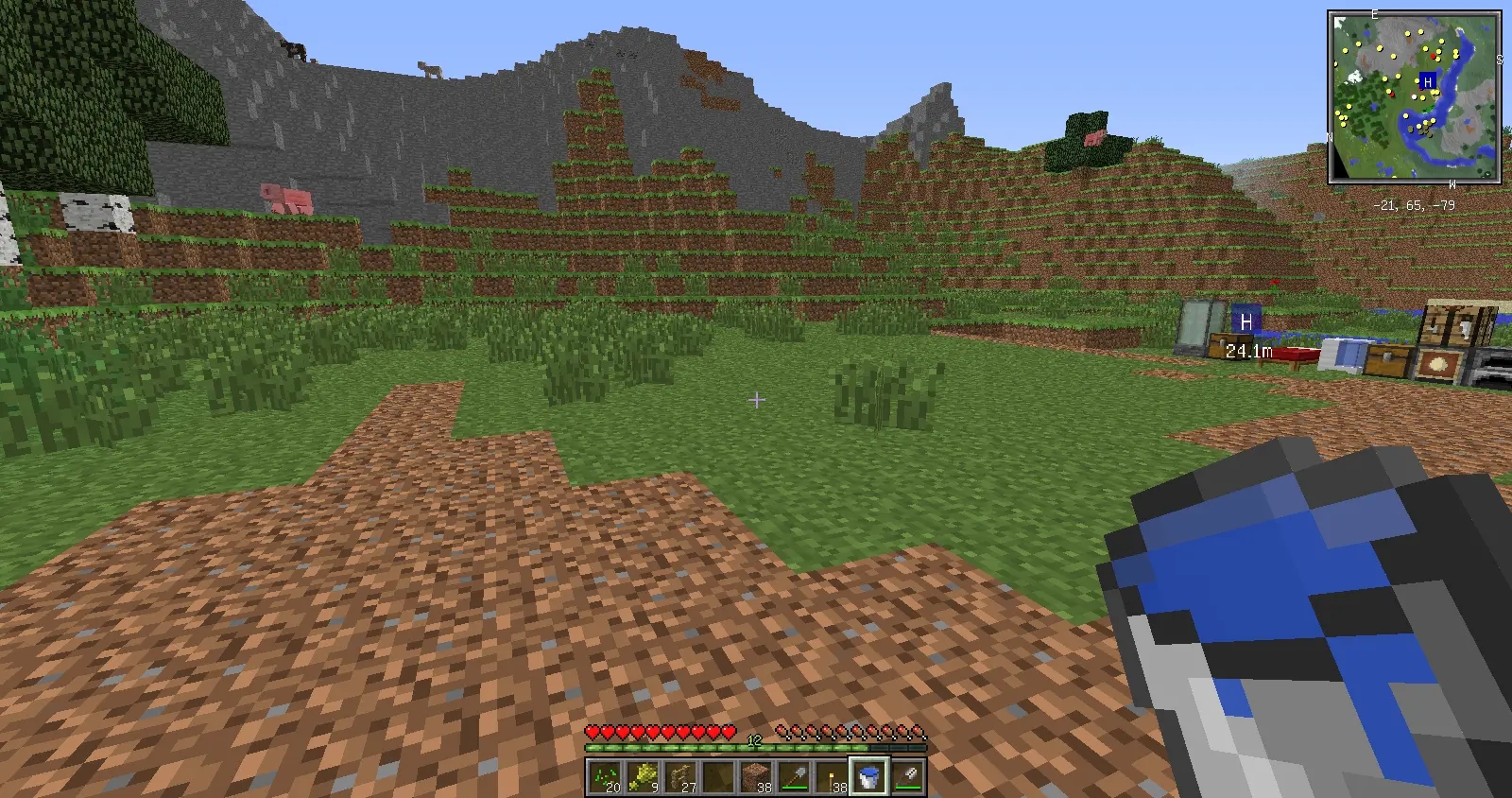Pick the shovel beside the dirt stack
This screenshot has width=1512, height=798.
[x=794, y=777]
